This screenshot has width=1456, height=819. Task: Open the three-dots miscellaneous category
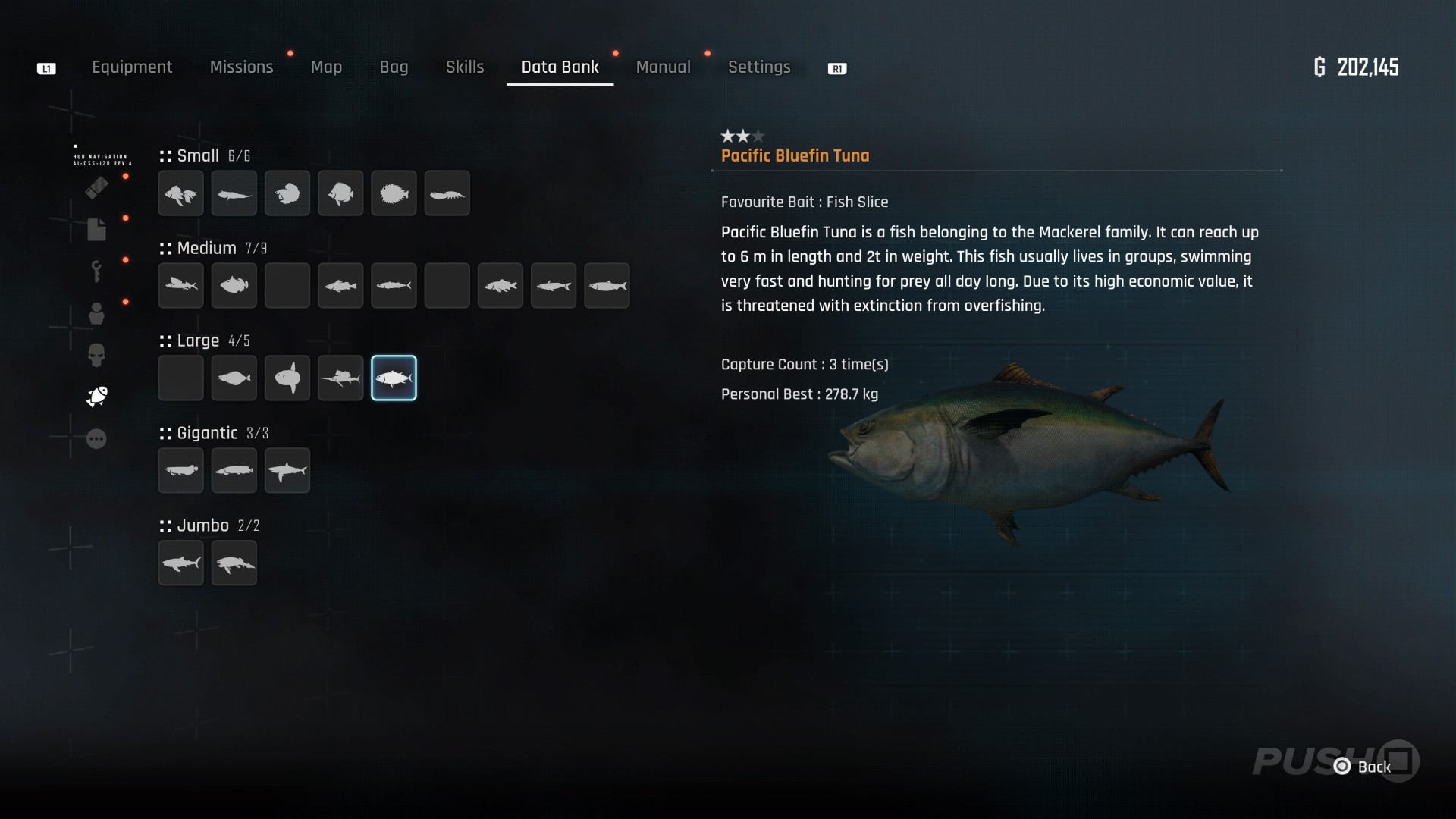(96, 439)
